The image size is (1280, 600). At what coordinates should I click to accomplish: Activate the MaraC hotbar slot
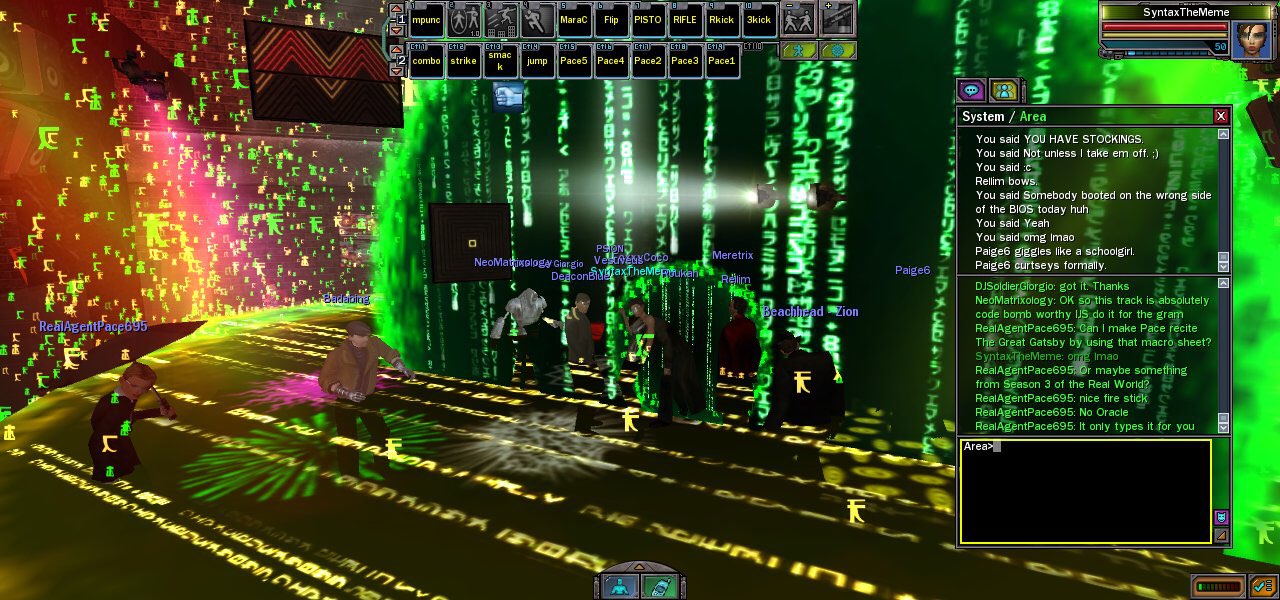(x=574, y=20)
